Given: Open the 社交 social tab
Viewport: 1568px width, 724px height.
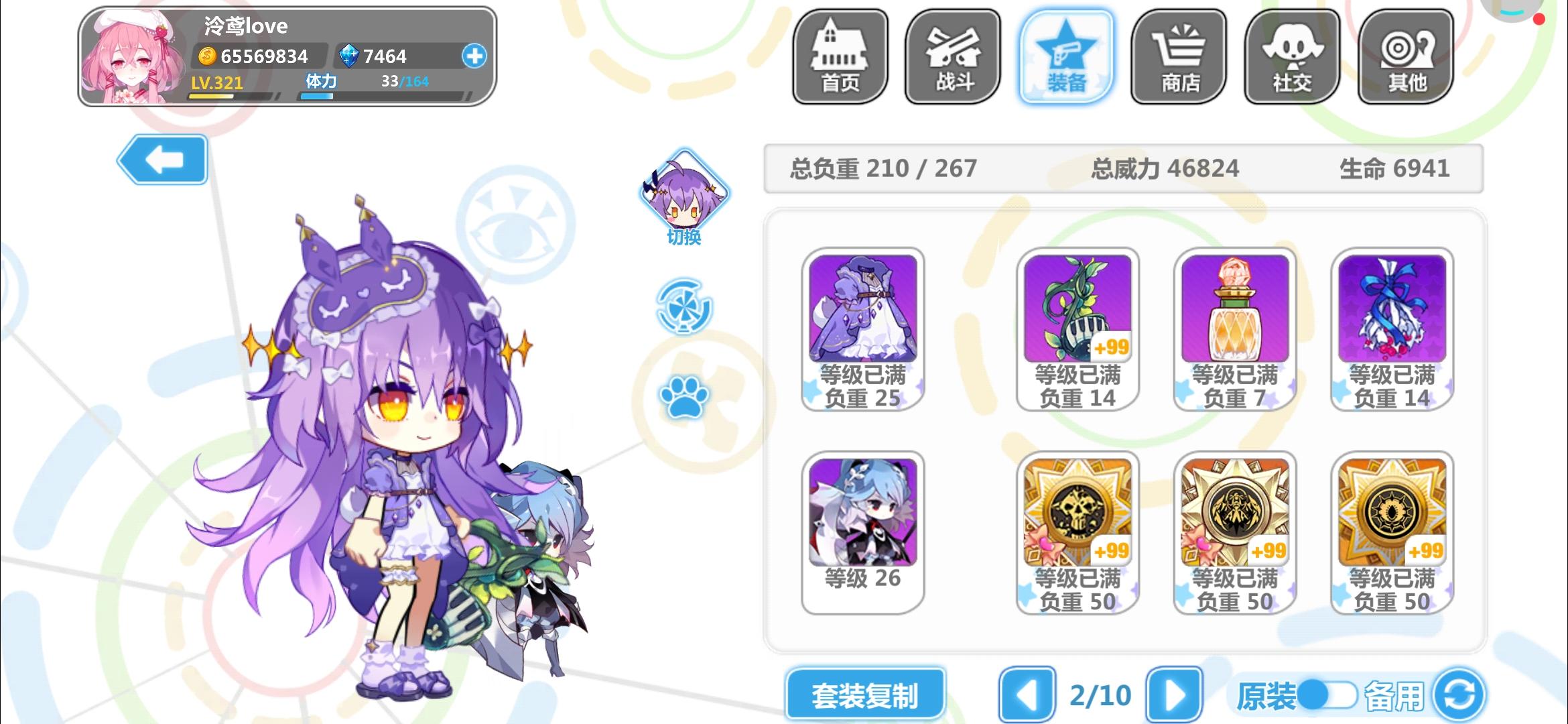Looking at the screenshot, I should point(1291,57).
